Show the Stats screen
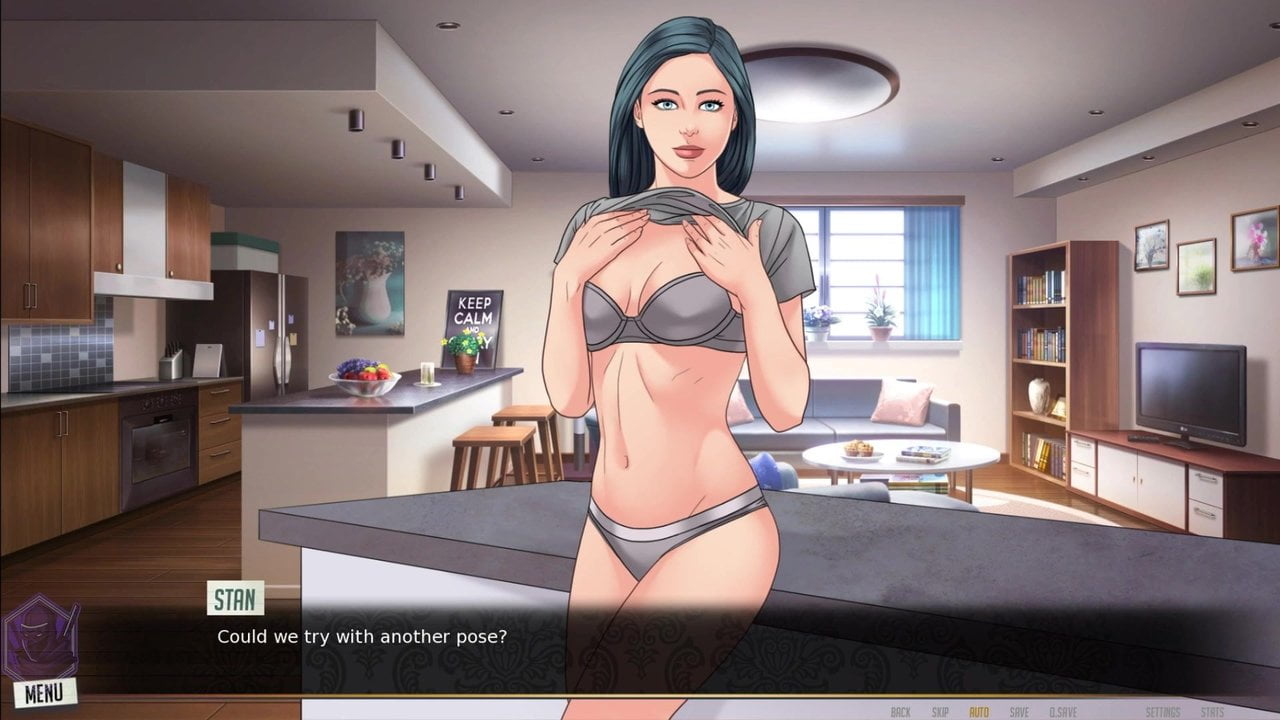The image size is (1280, 720). [x=1212, y=712]
